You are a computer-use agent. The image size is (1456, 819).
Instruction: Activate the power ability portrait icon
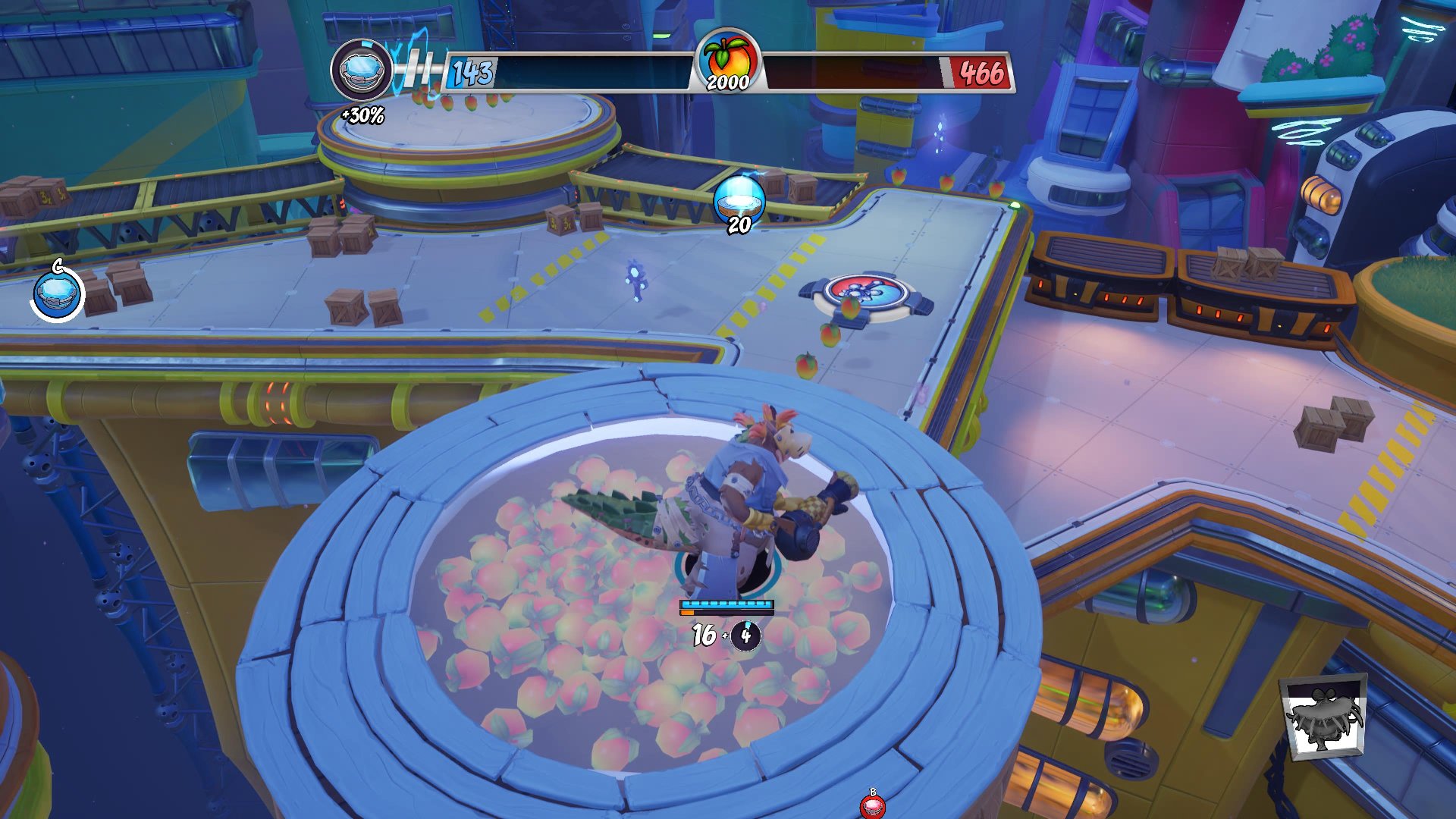click(1323, 717)
